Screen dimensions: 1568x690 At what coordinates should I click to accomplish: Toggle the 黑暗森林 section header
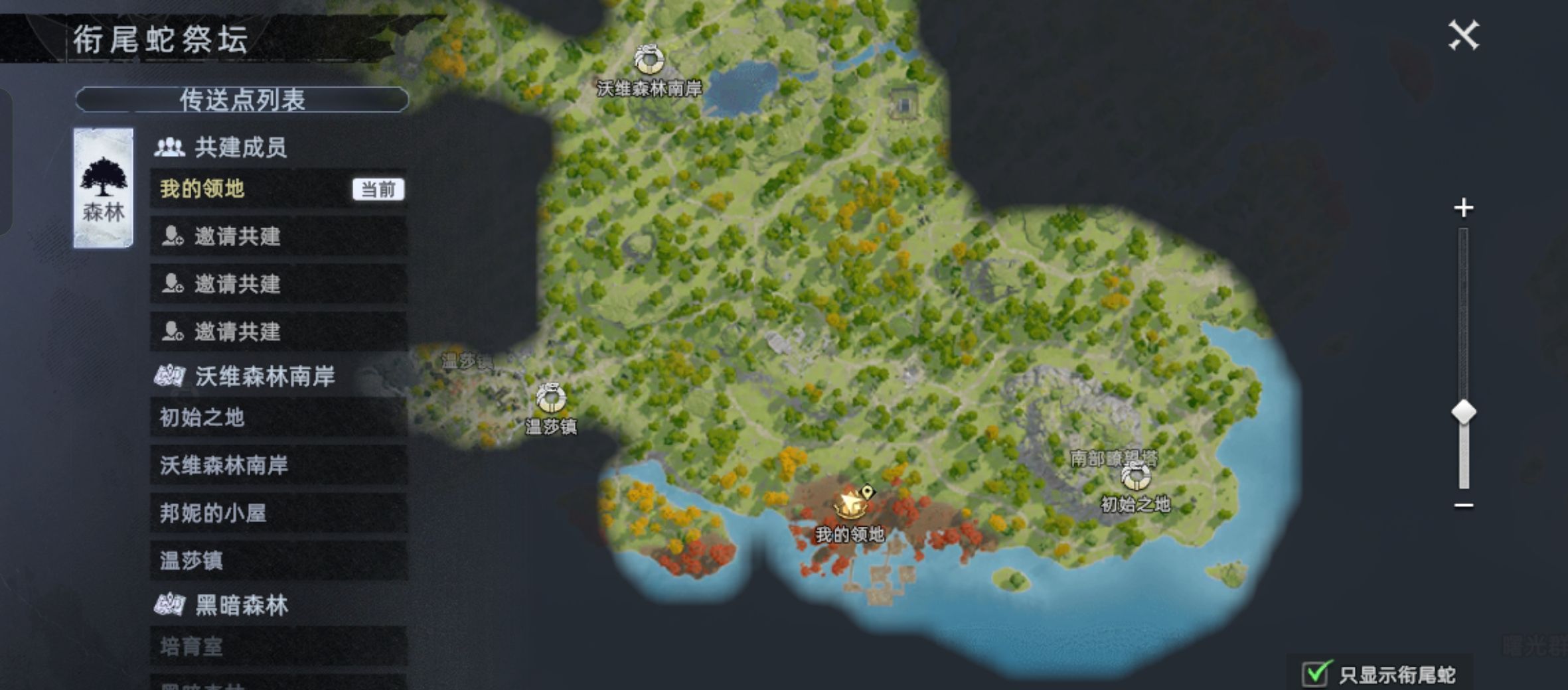click(242, 605)
